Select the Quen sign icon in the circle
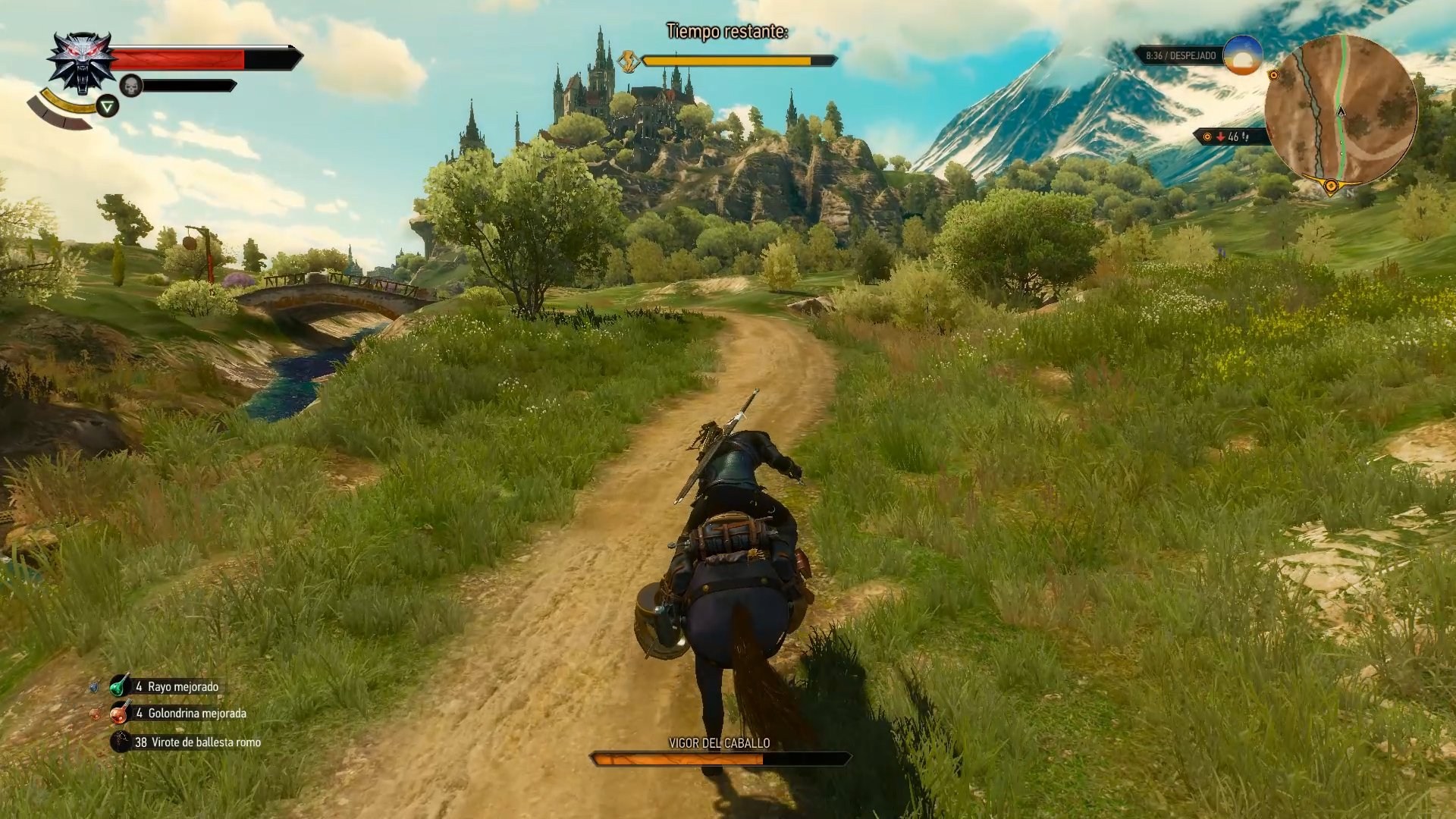 [x=108, y=107]
